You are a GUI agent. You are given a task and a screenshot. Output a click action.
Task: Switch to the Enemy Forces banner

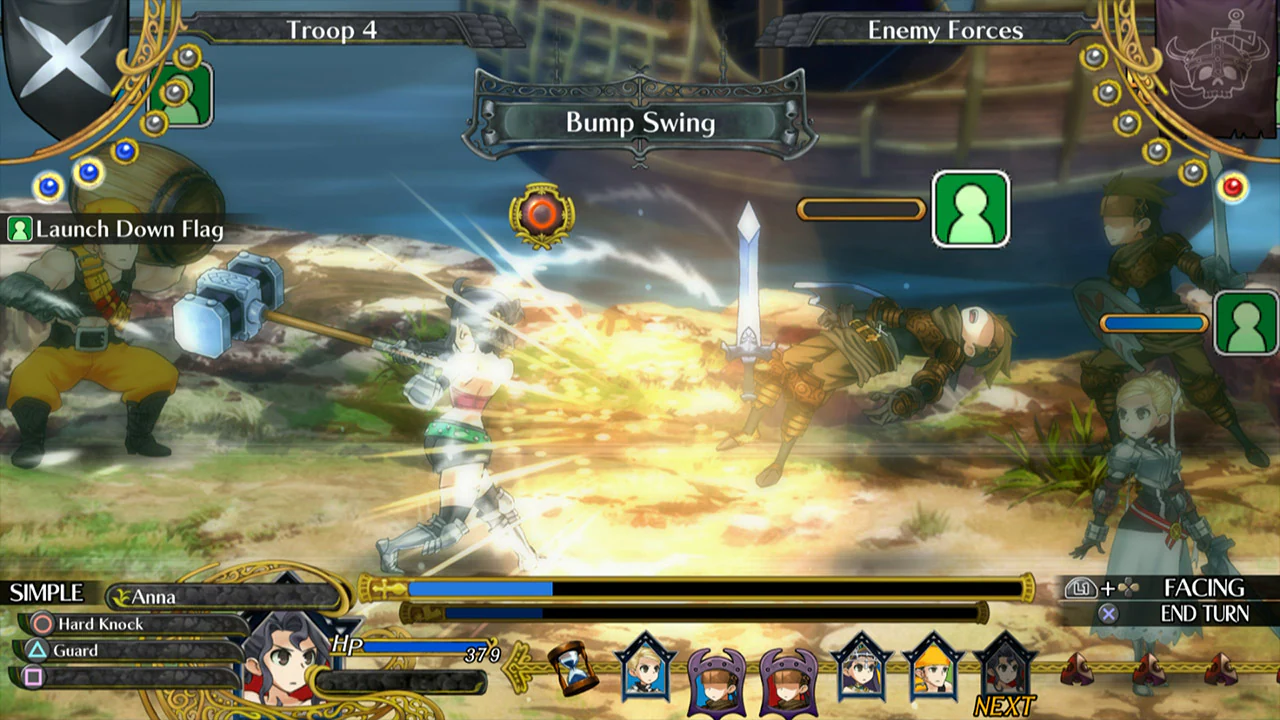945,30
